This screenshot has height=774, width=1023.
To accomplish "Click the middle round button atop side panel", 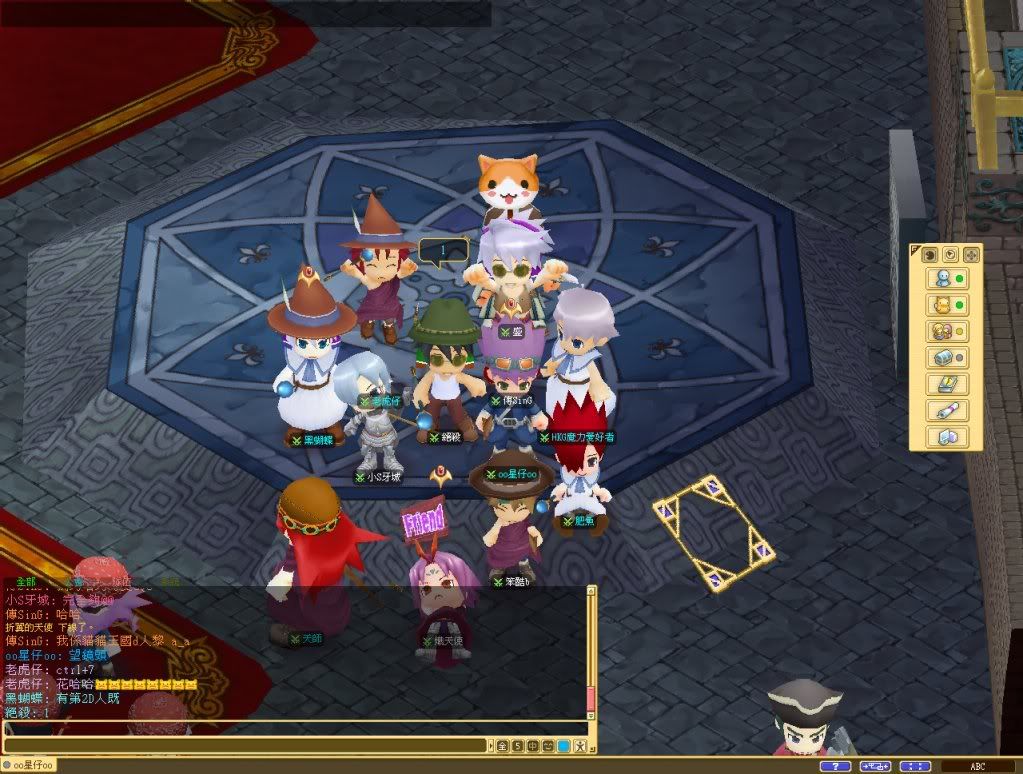I will [x=949, y=254].
